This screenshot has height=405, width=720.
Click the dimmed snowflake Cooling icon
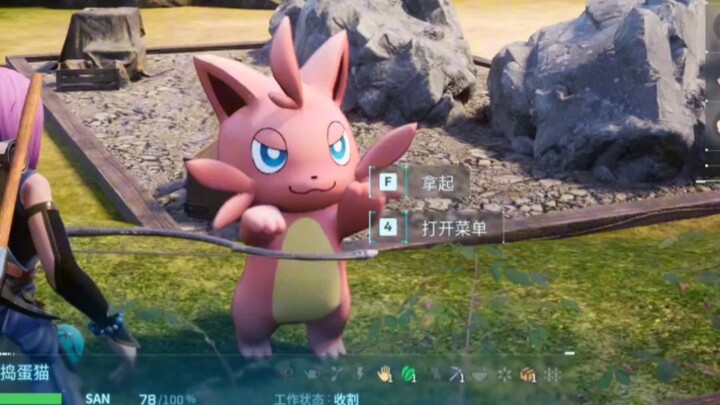click(503, 374)
